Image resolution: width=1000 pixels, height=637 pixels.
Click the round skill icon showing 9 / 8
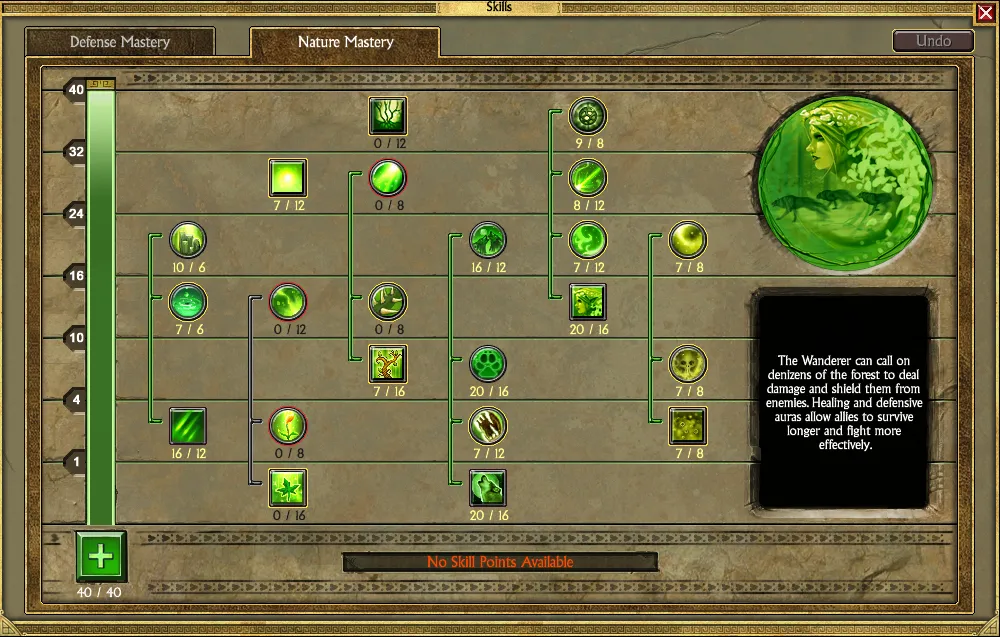pos(588,116)
